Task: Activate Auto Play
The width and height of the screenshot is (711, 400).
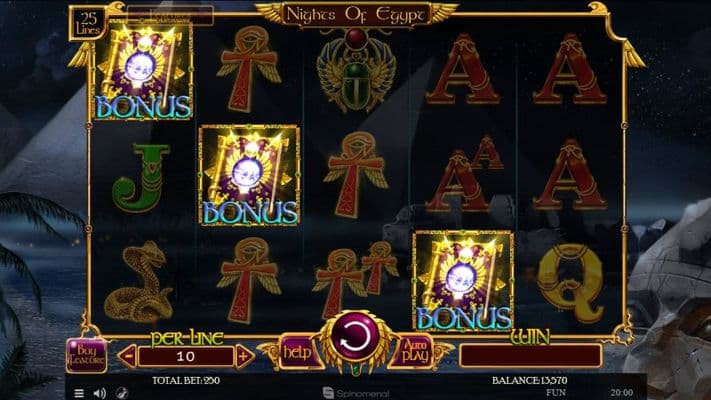Action: (x=413, y=352)
